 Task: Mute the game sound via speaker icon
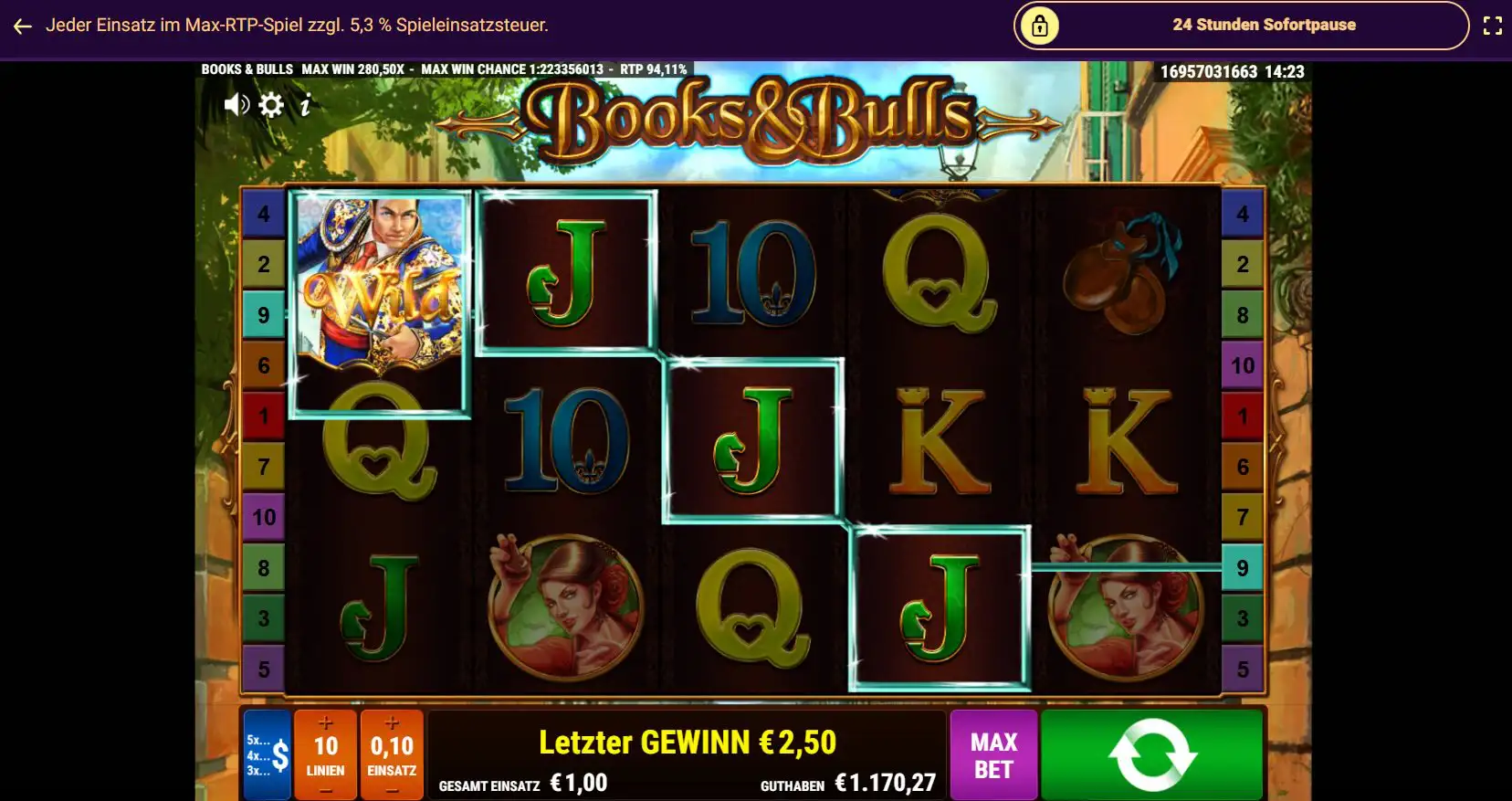pos(236,104)
